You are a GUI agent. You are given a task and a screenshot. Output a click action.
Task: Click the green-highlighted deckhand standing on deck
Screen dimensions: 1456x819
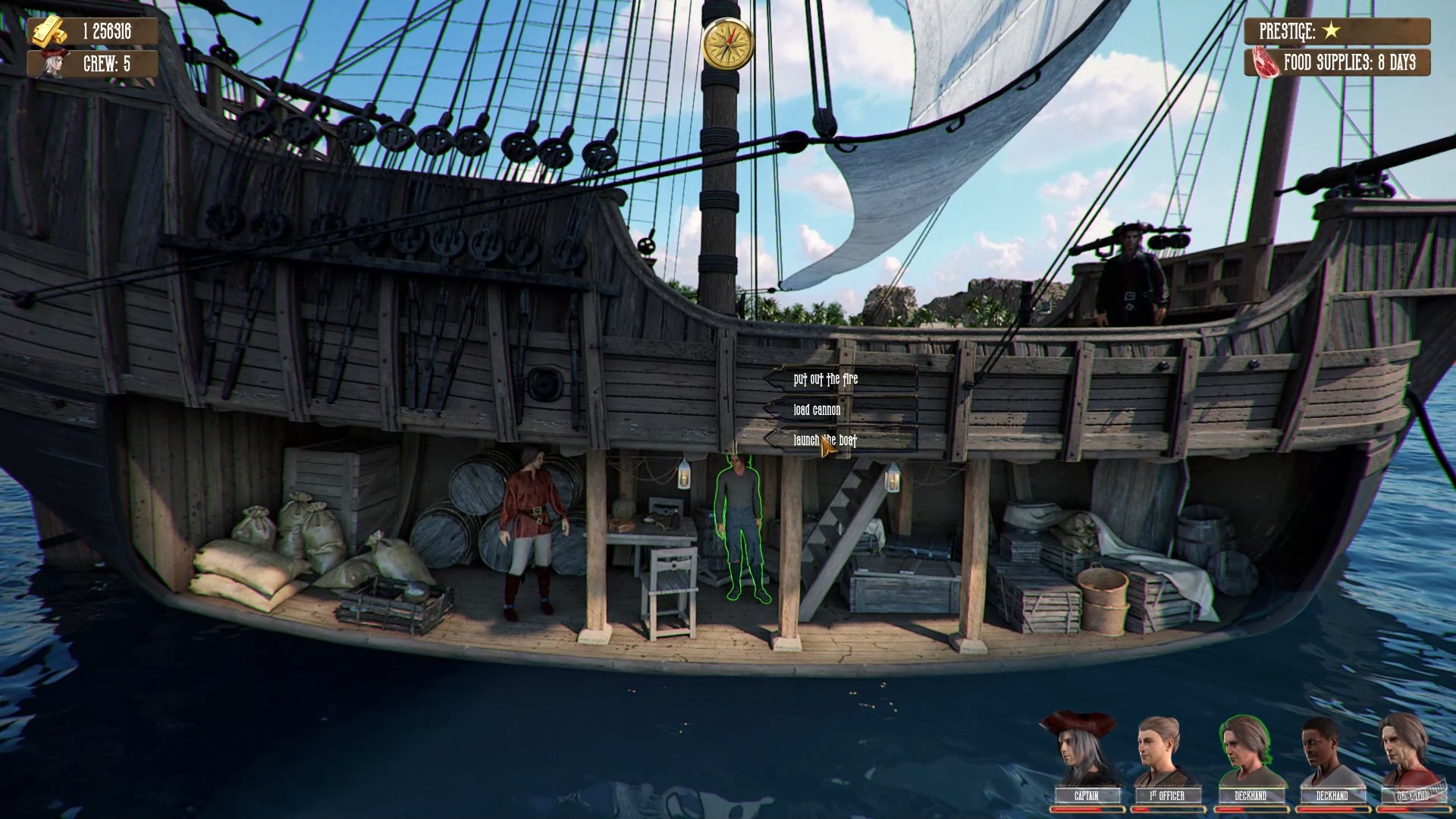(x=739, y=531)
